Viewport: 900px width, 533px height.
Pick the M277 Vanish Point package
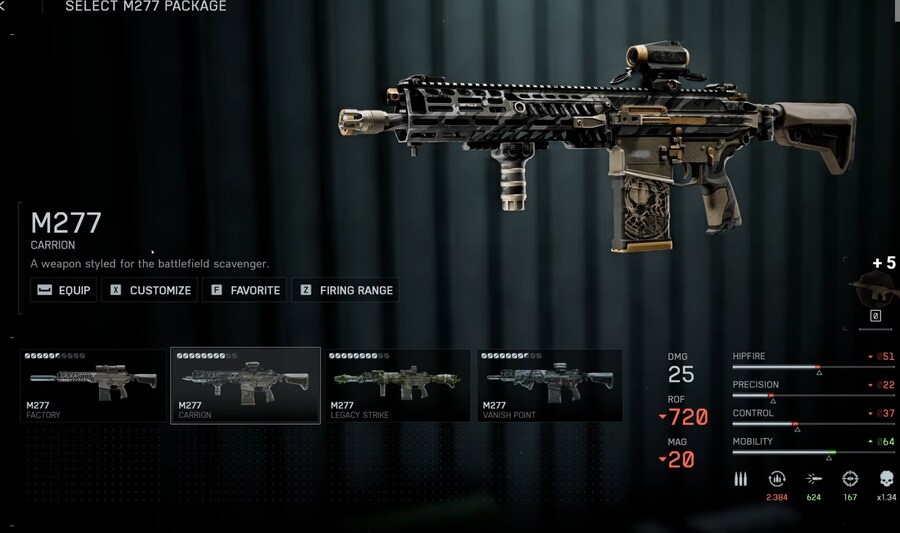pos(549,385)
